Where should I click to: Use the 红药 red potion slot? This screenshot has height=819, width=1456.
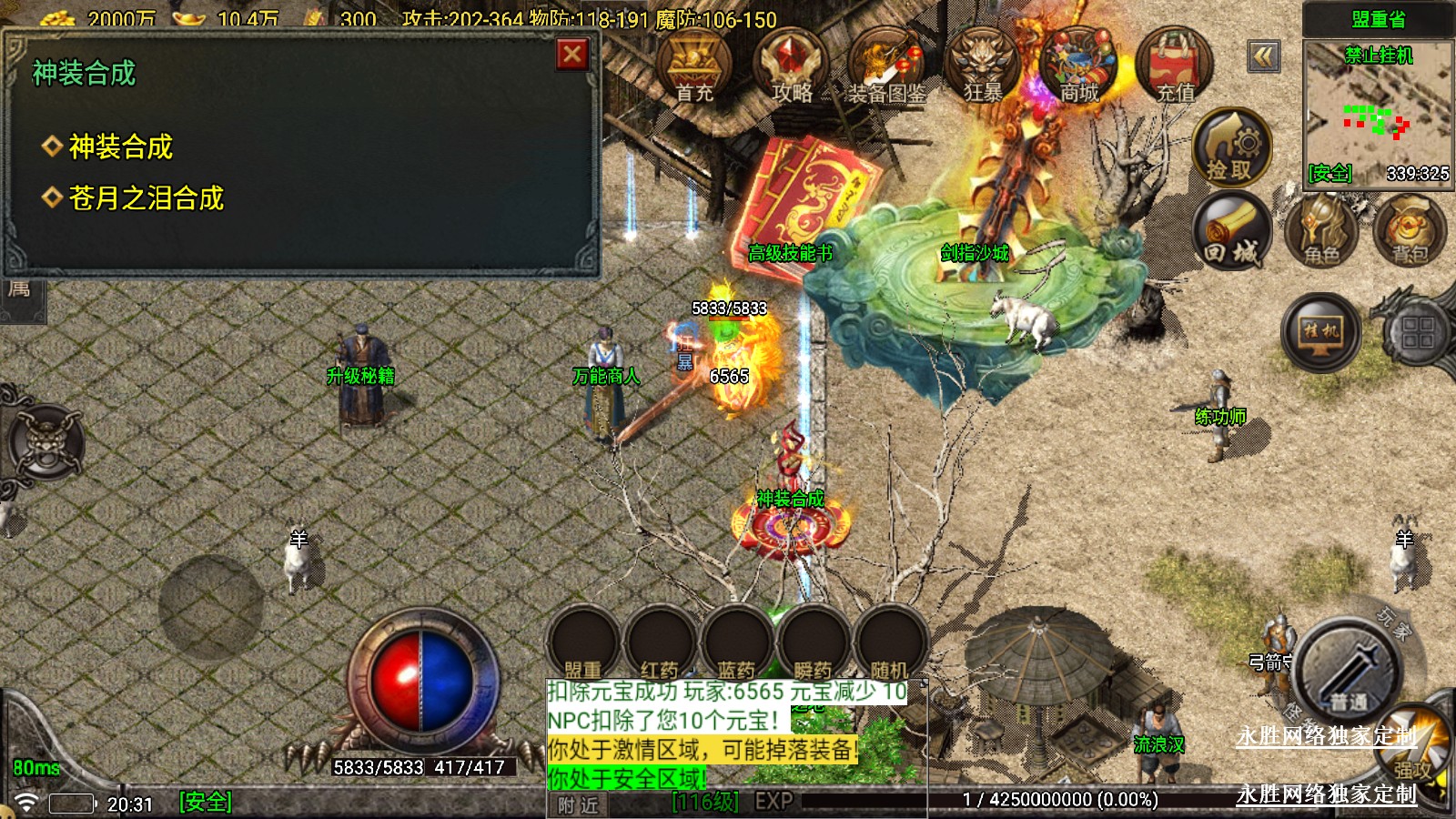660,643
